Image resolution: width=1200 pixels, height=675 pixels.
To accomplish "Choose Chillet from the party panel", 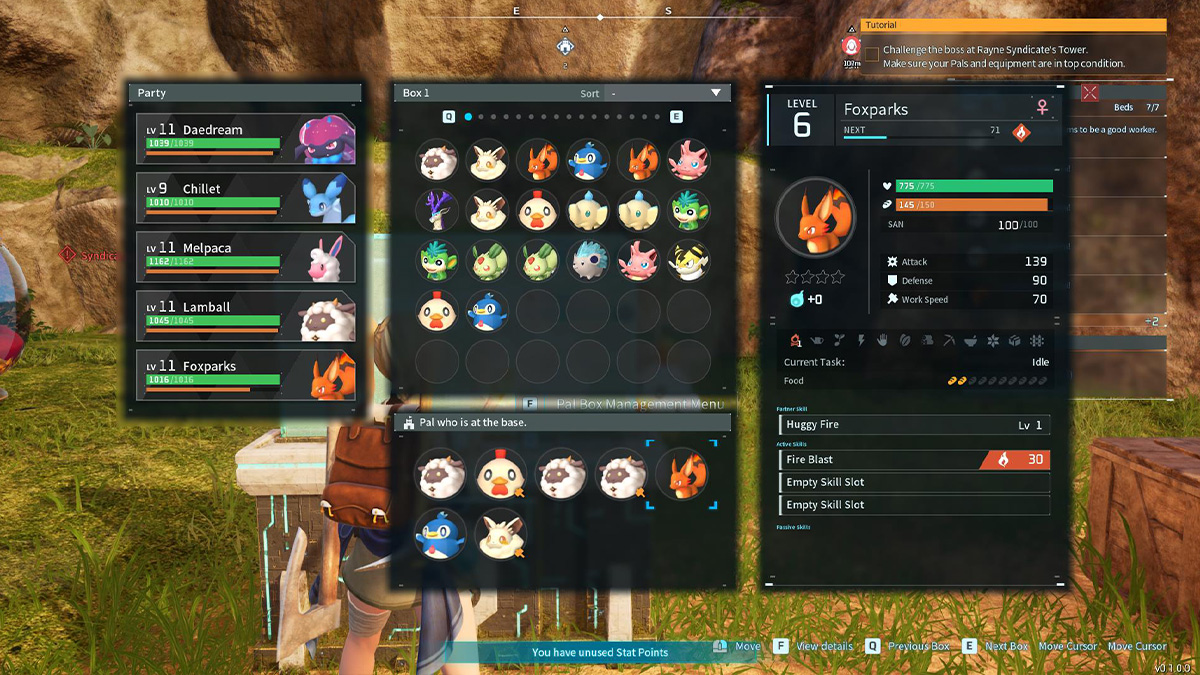I will click(x=246, y=197).
